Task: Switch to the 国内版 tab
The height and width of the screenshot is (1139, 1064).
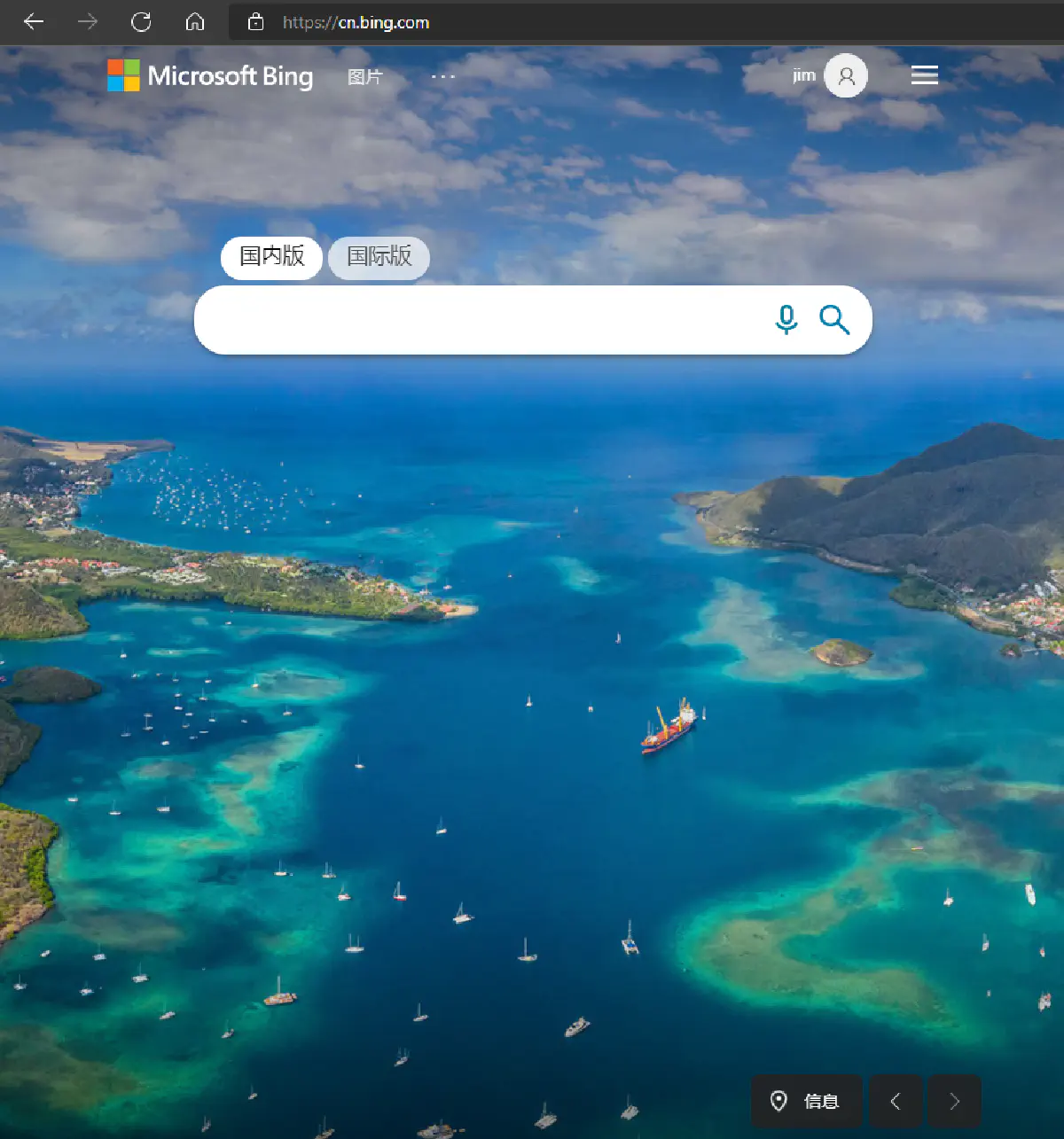Action: [x=271, y=257]
